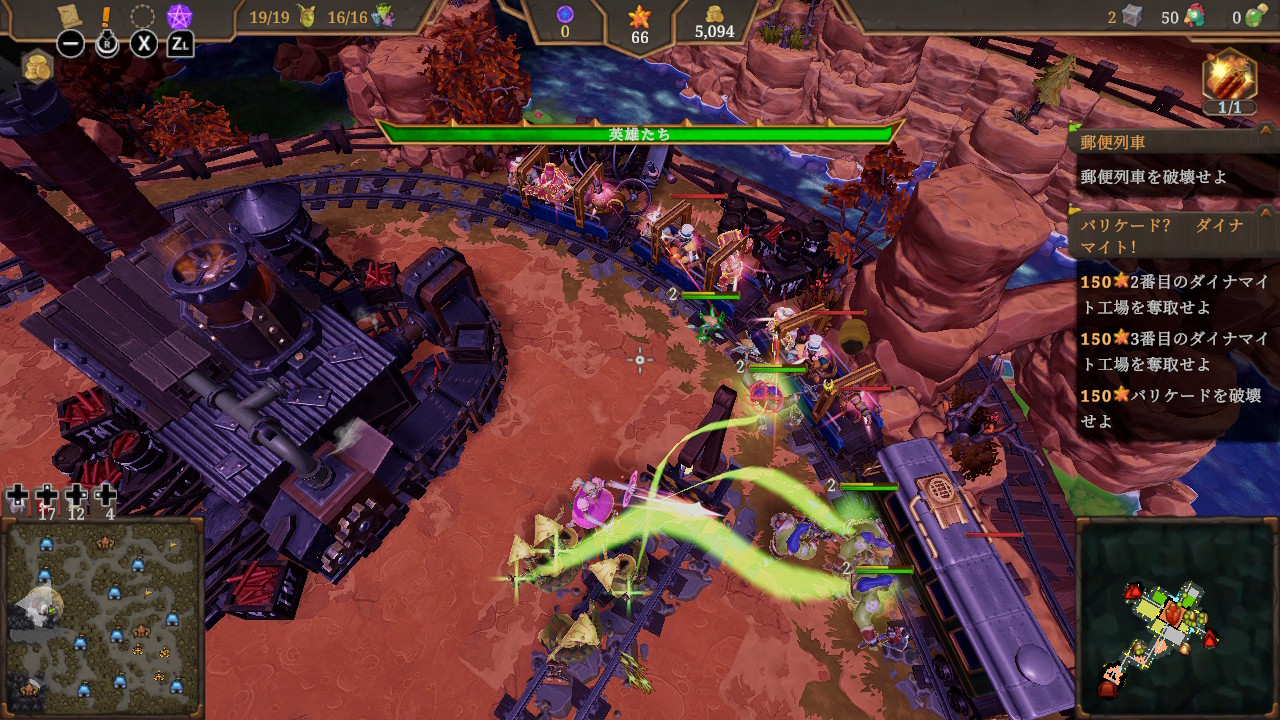Open the quest scroll icon

70,16
